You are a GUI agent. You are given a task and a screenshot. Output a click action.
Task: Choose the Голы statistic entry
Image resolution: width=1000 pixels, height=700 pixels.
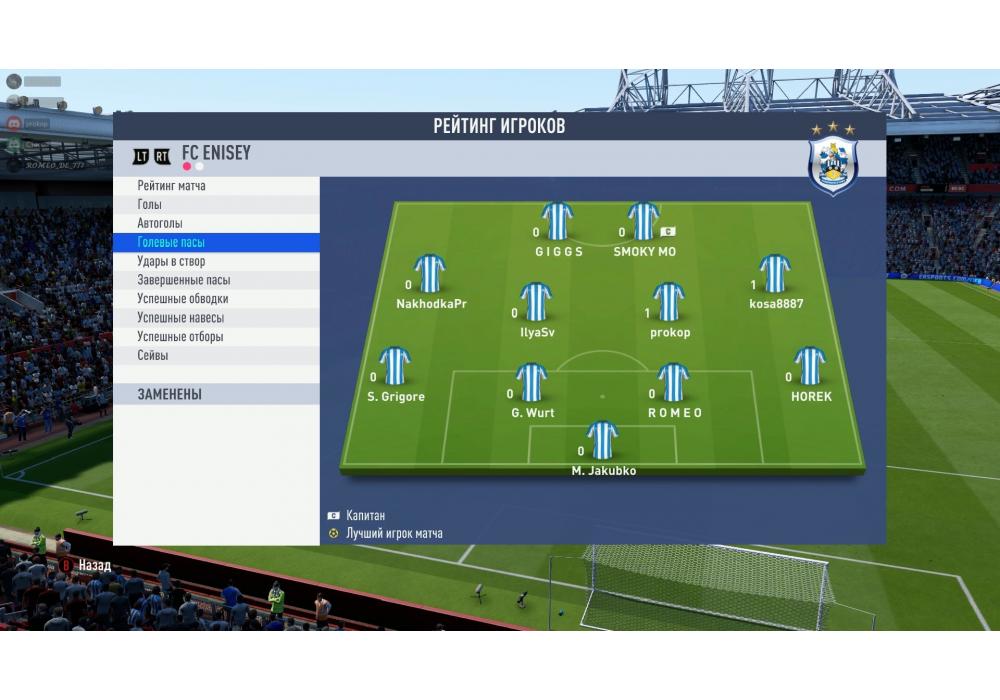tap(150, 205)
